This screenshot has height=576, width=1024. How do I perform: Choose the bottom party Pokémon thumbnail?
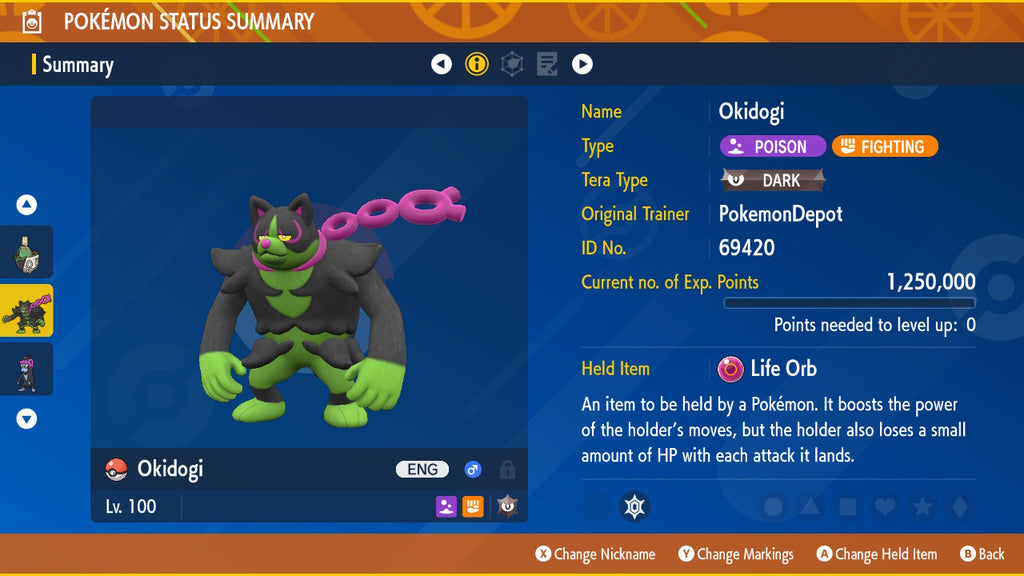[27, 368]
